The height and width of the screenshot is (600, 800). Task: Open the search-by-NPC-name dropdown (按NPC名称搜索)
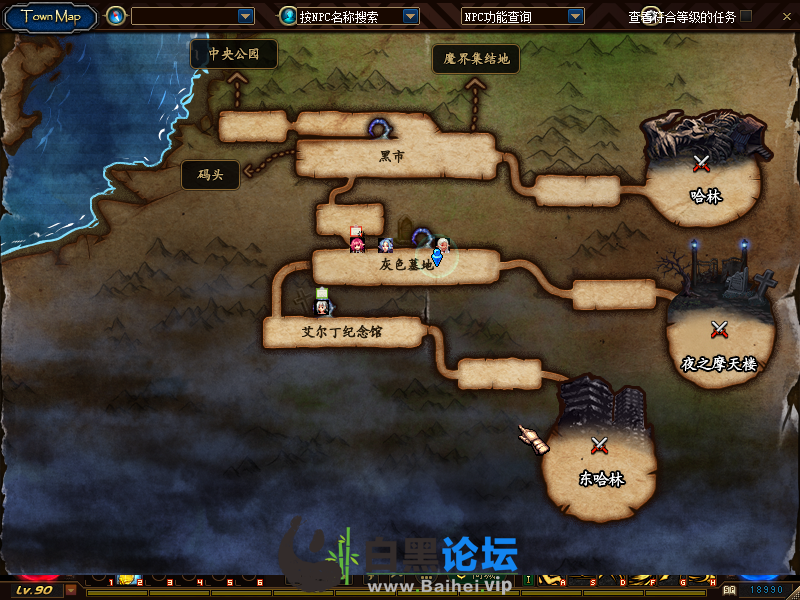click(x=410, y=16)
